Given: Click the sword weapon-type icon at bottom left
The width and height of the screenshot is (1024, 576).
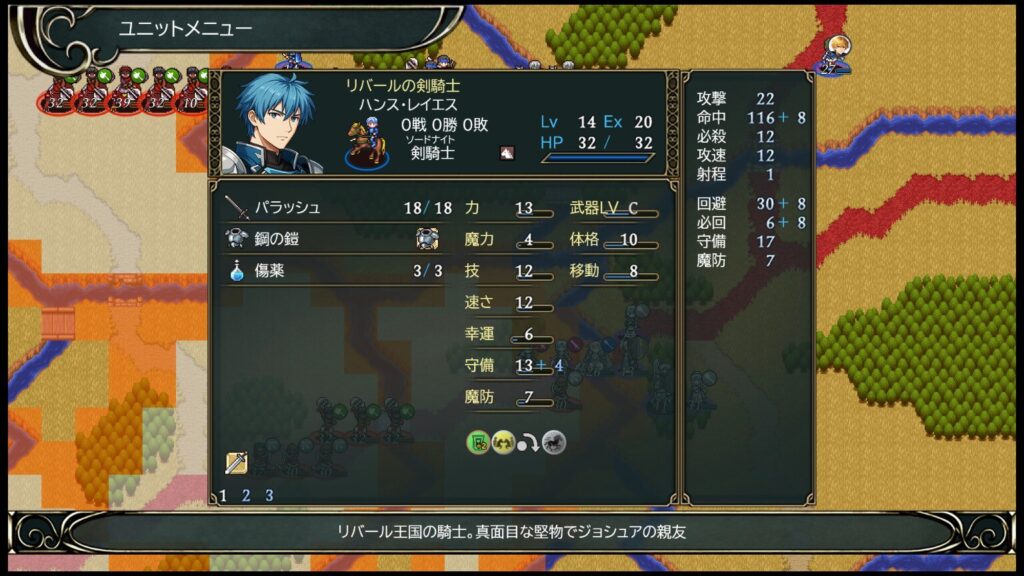Looking at the screenshot, I should pyautogui.click(x=236, y=463).
